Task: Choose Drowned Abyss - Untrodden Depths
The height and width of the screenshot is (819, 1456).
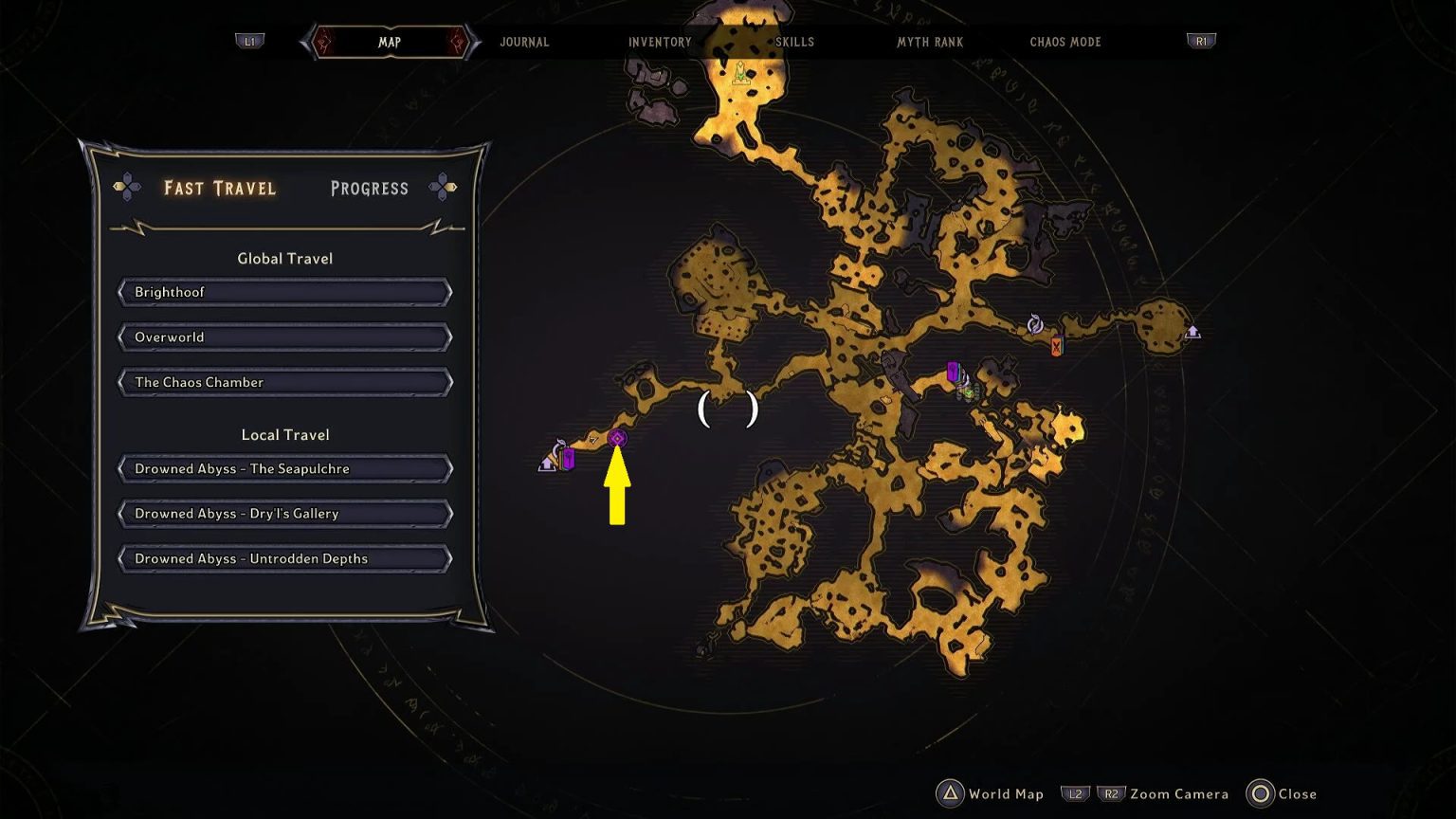Action: pyautogui.click(x=284, y=558)
